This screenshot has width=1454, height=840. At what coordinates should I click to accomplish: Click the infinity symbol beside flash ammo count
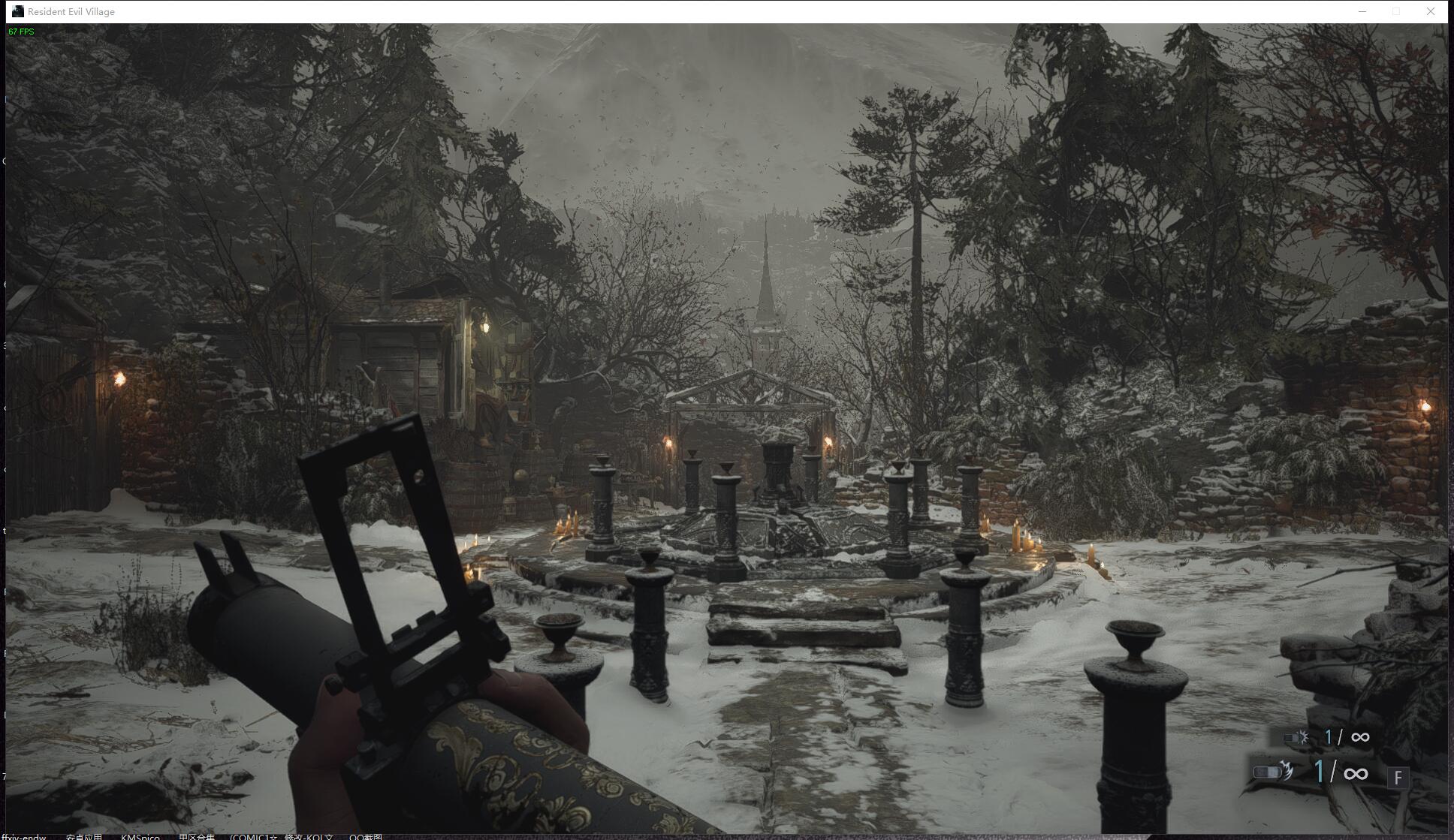click(x=1362, y=736)
